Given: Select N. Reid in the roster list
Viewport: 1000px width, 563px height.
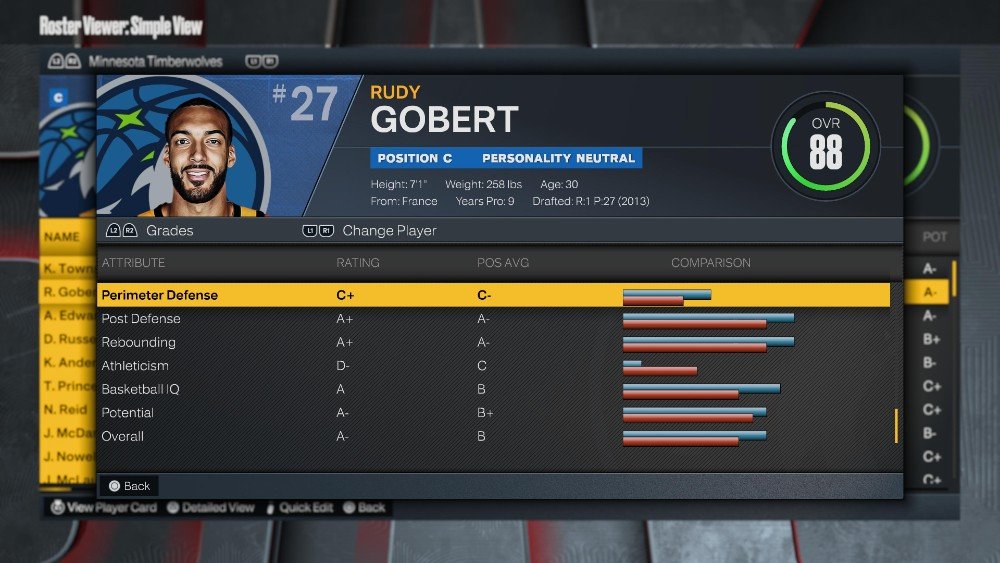Looking at the screenshot, I should [68, 409].
